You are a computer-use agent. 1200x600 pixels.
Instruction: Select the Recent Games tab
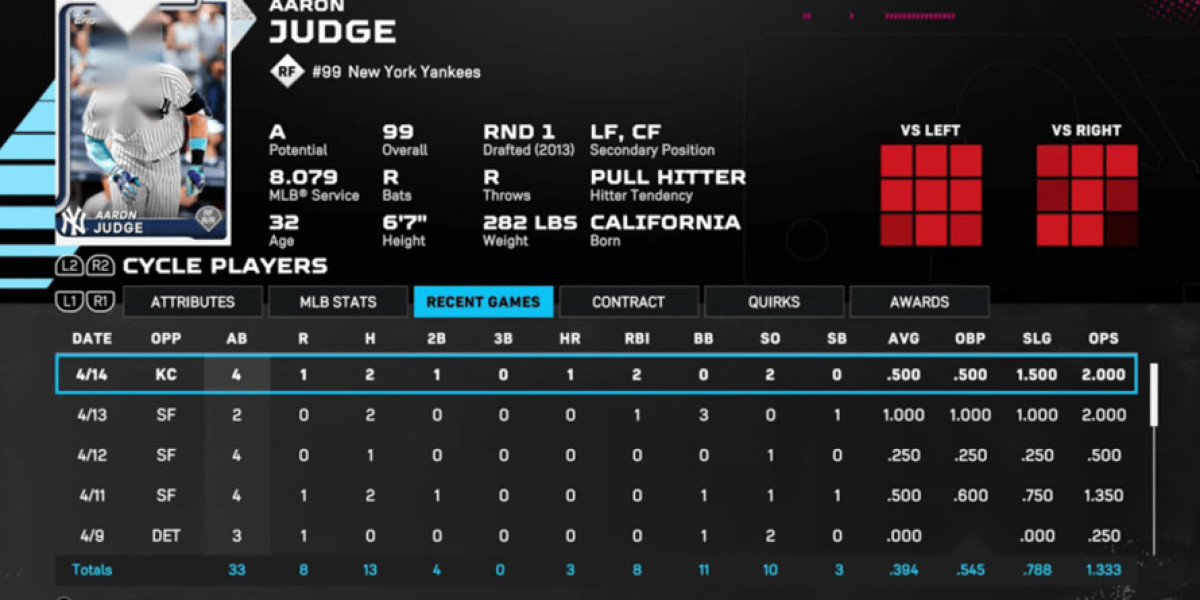pos(483,302)
